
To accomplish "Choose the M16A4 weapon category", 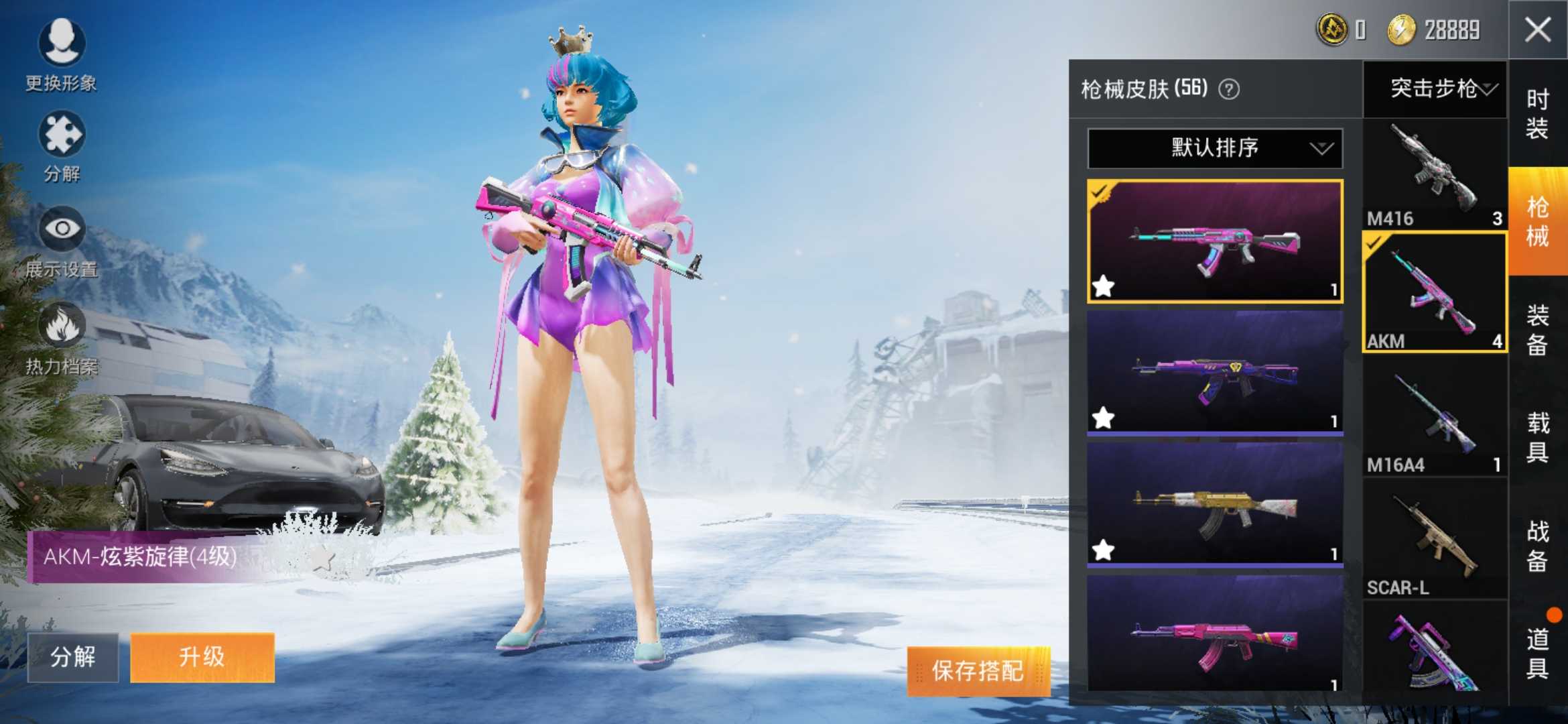I will (x=1435, y=421).
